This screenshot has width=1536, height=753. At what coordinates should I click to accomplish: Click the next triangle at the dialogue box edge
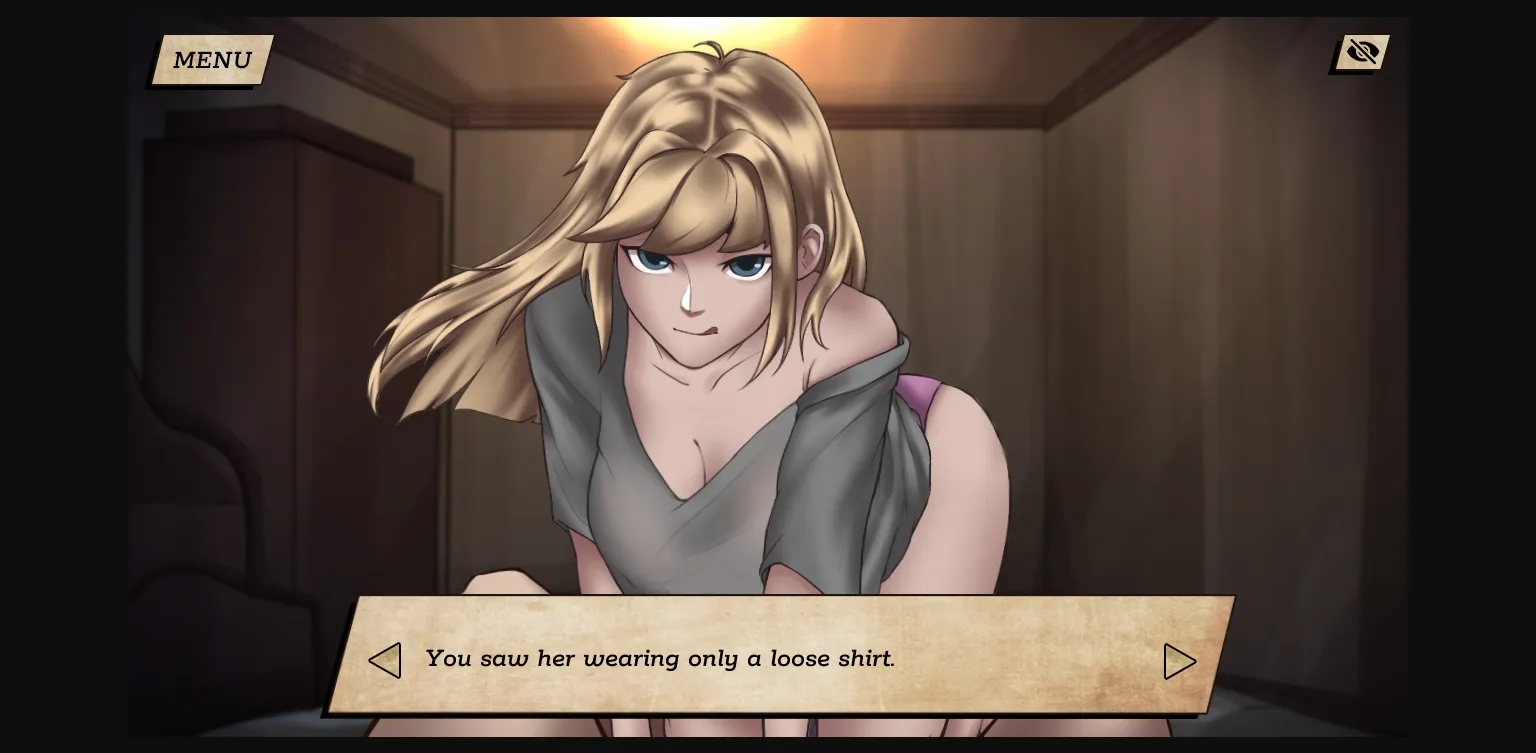1180,661
